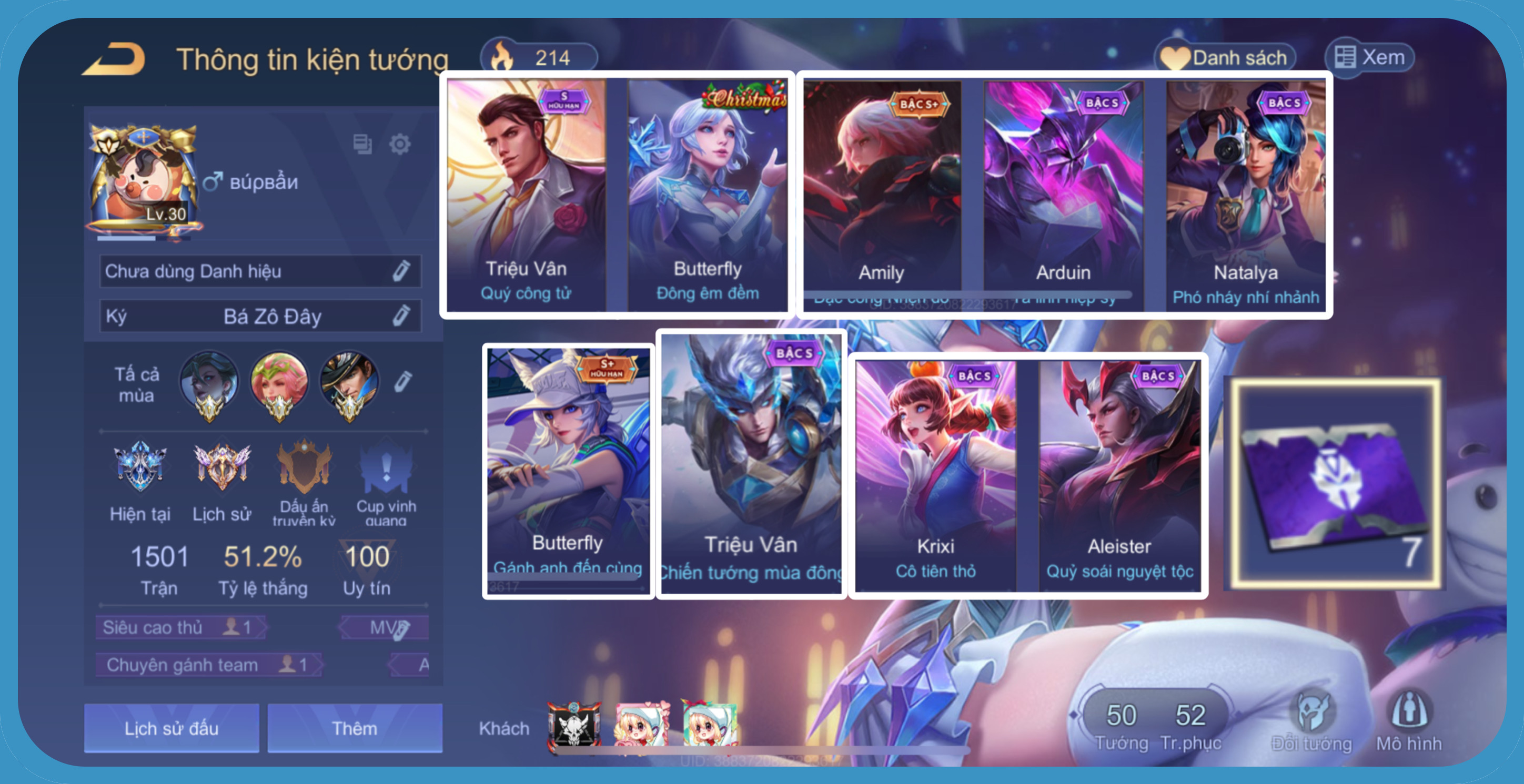Open Lịch sử đấu match history
This screenshot has width=1524, height=784.
coord(171,728)
